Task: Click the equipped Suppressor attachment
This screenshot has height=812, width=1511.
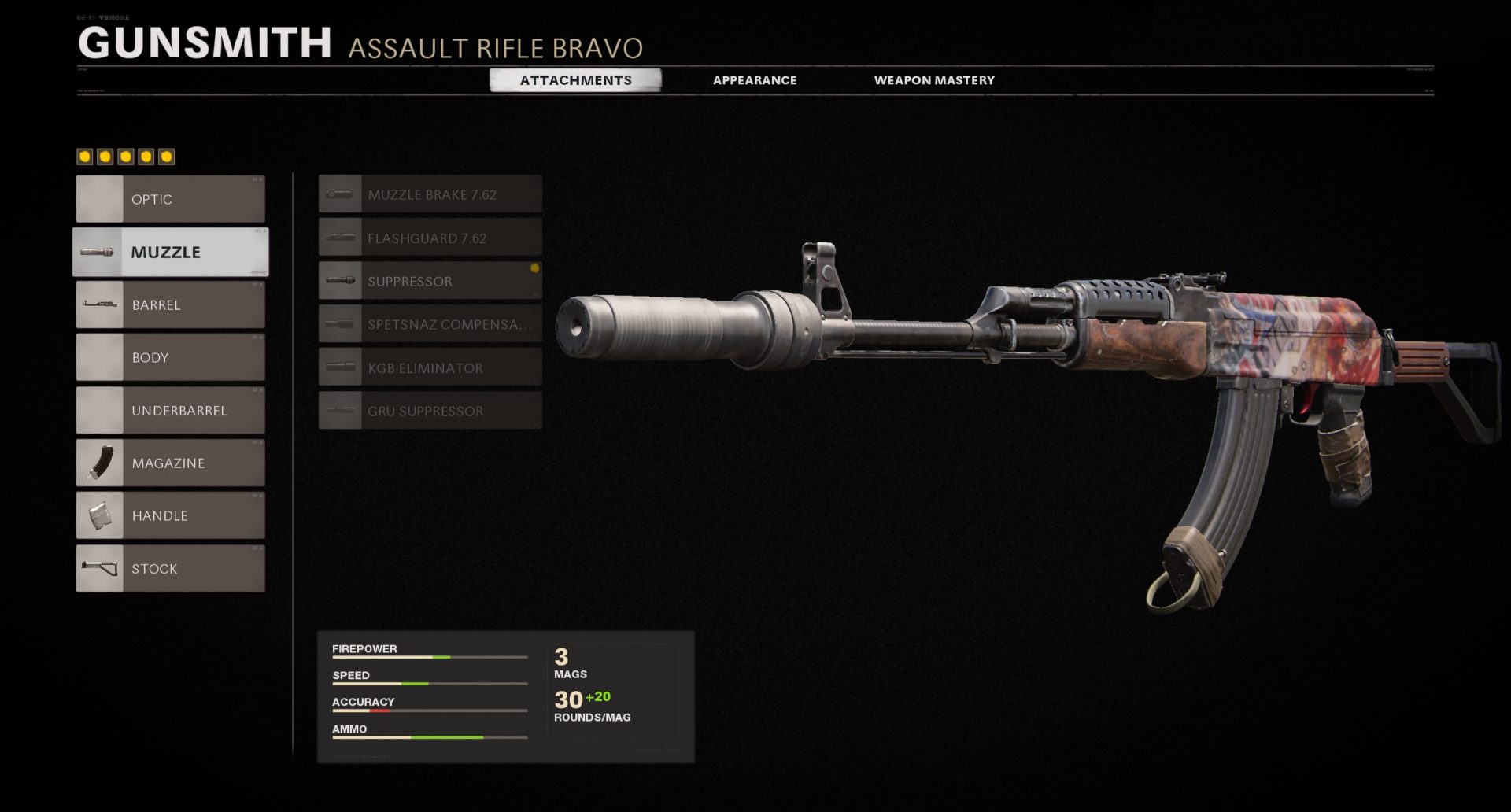Action: pos(430,281)
